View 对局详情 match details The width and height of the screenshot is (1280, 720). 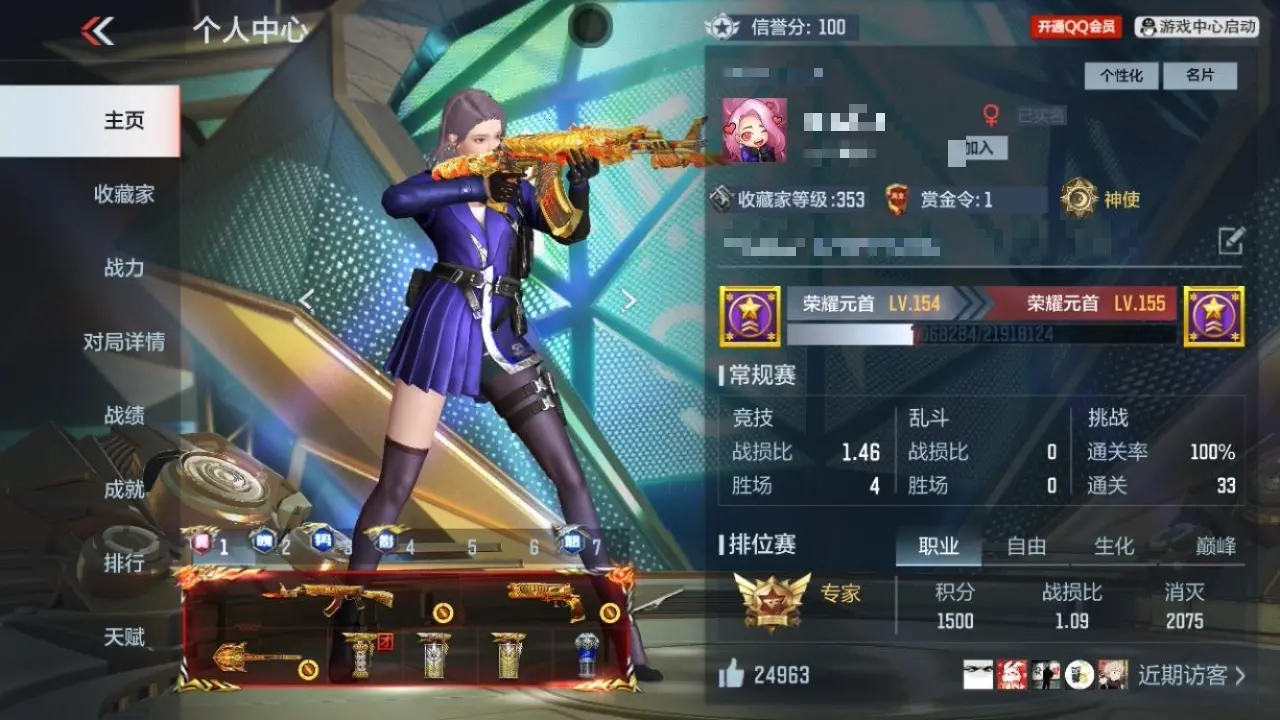click(124, 342)
